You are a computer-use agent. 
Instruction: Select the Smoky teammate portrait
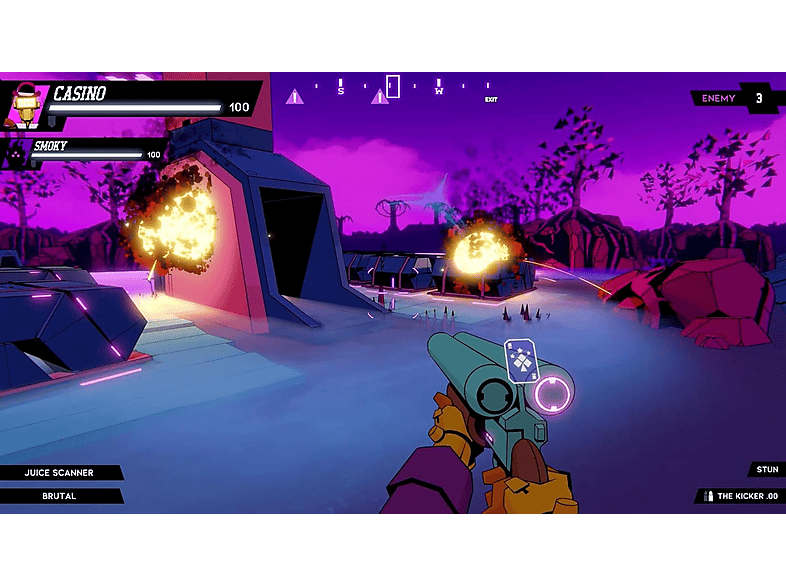17,152
